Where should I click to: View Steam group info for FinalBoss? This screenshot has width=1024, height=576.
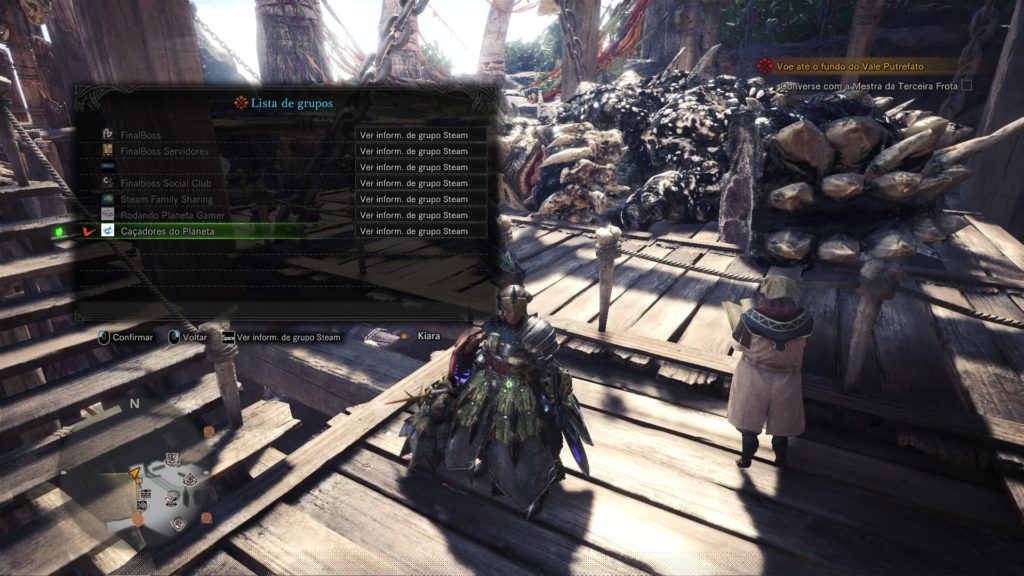[420, 135]
